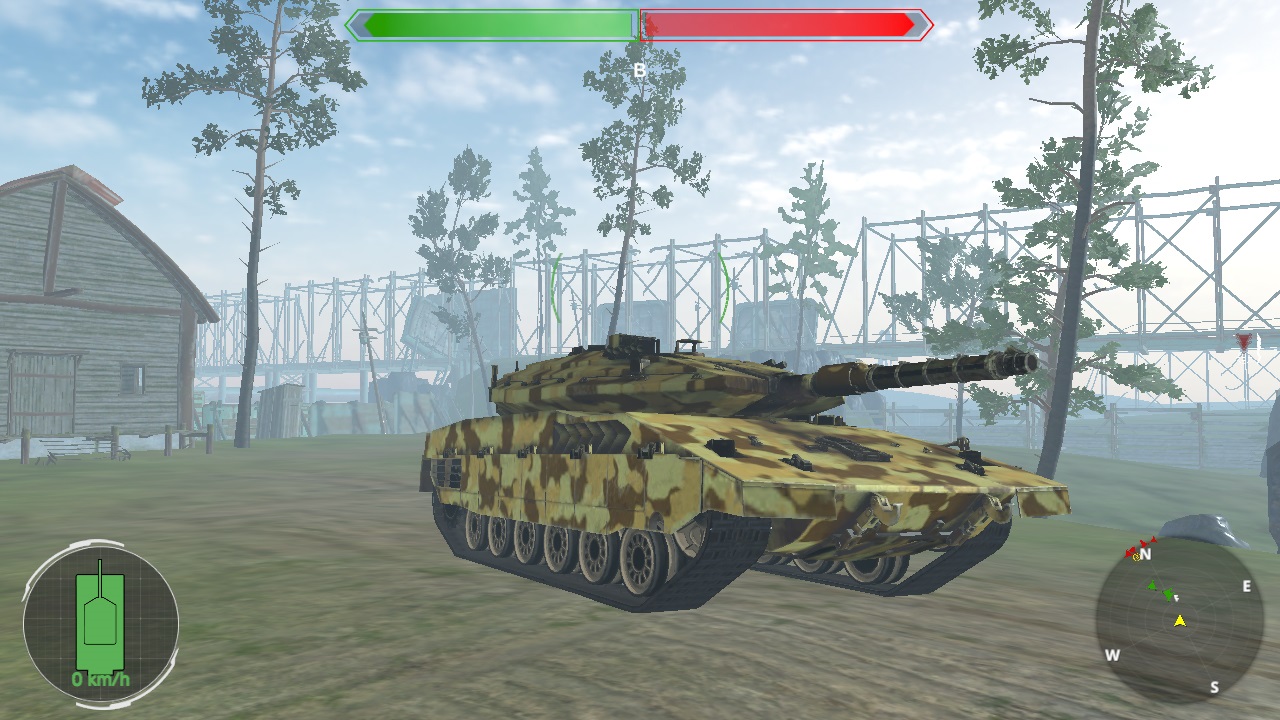Select the B objective marker below the score bar

pyautogui.click(x=639, y=70)
